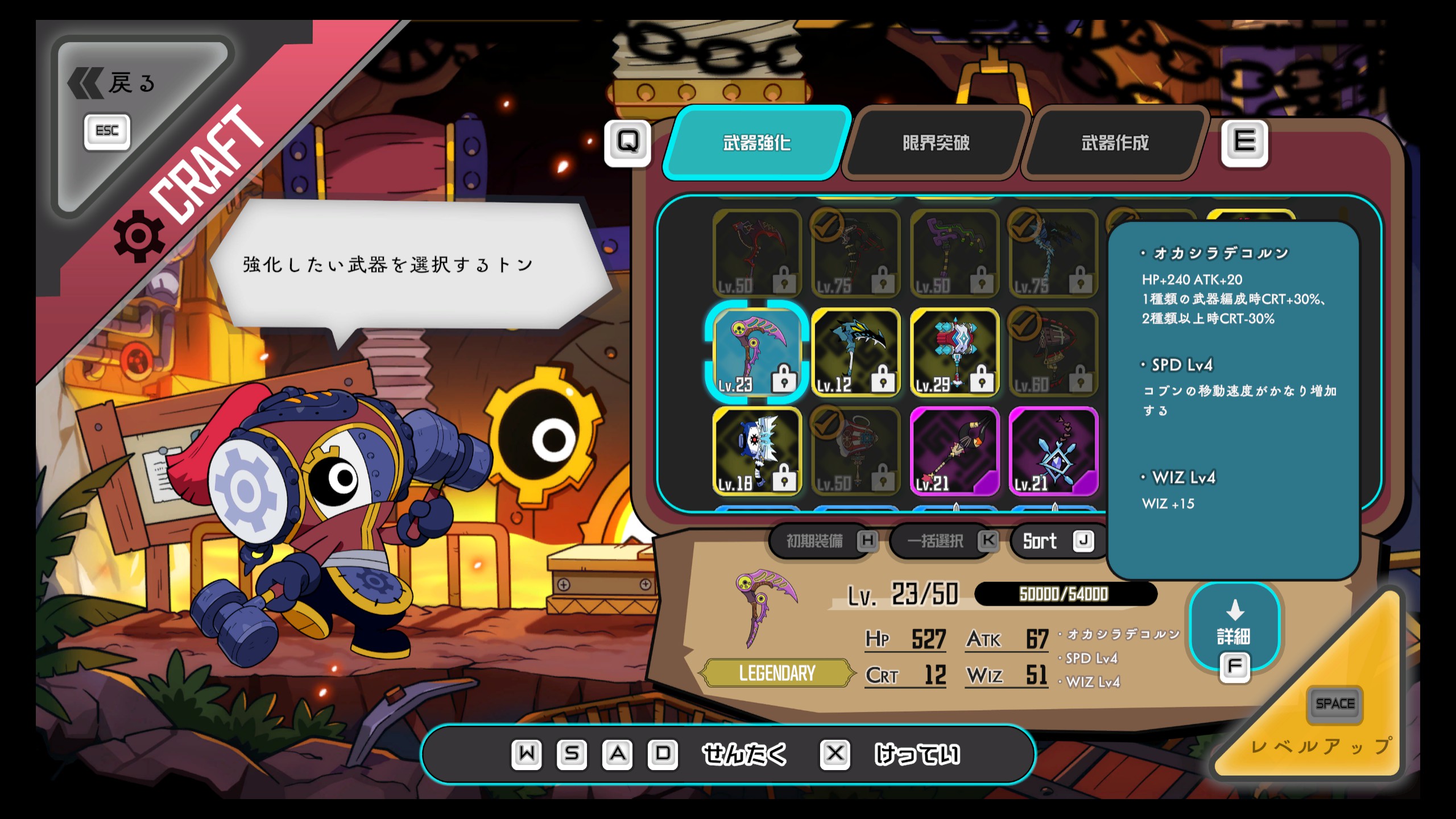This screenshot has width=1456, height=819.
Task: Select the left Lv.21 purple-rarity wand
Action: point(954,451)
